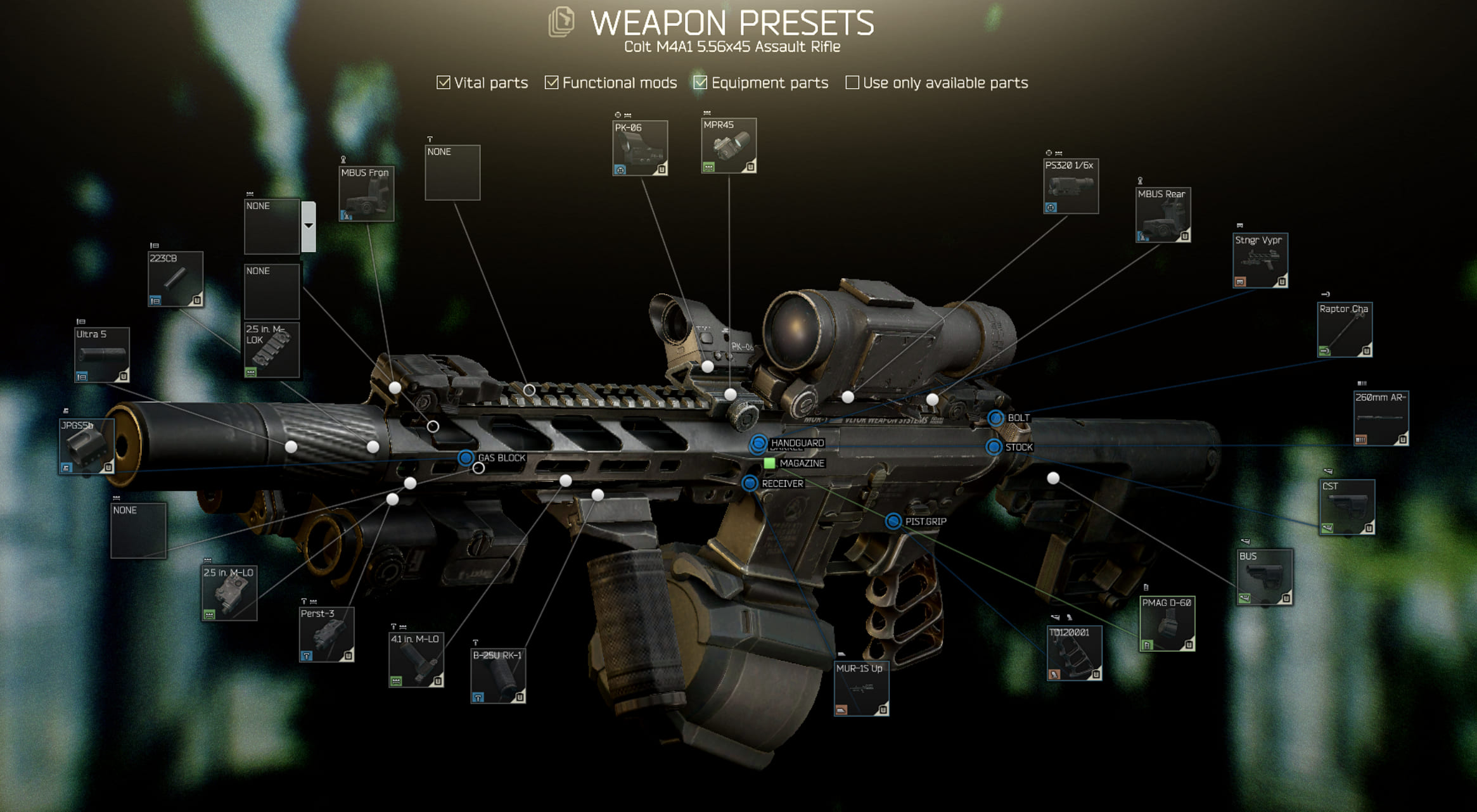Viewport: 1477px width, 812px height.
Task: Select the MBUS Front sight slot
Action: click(366, 194)
